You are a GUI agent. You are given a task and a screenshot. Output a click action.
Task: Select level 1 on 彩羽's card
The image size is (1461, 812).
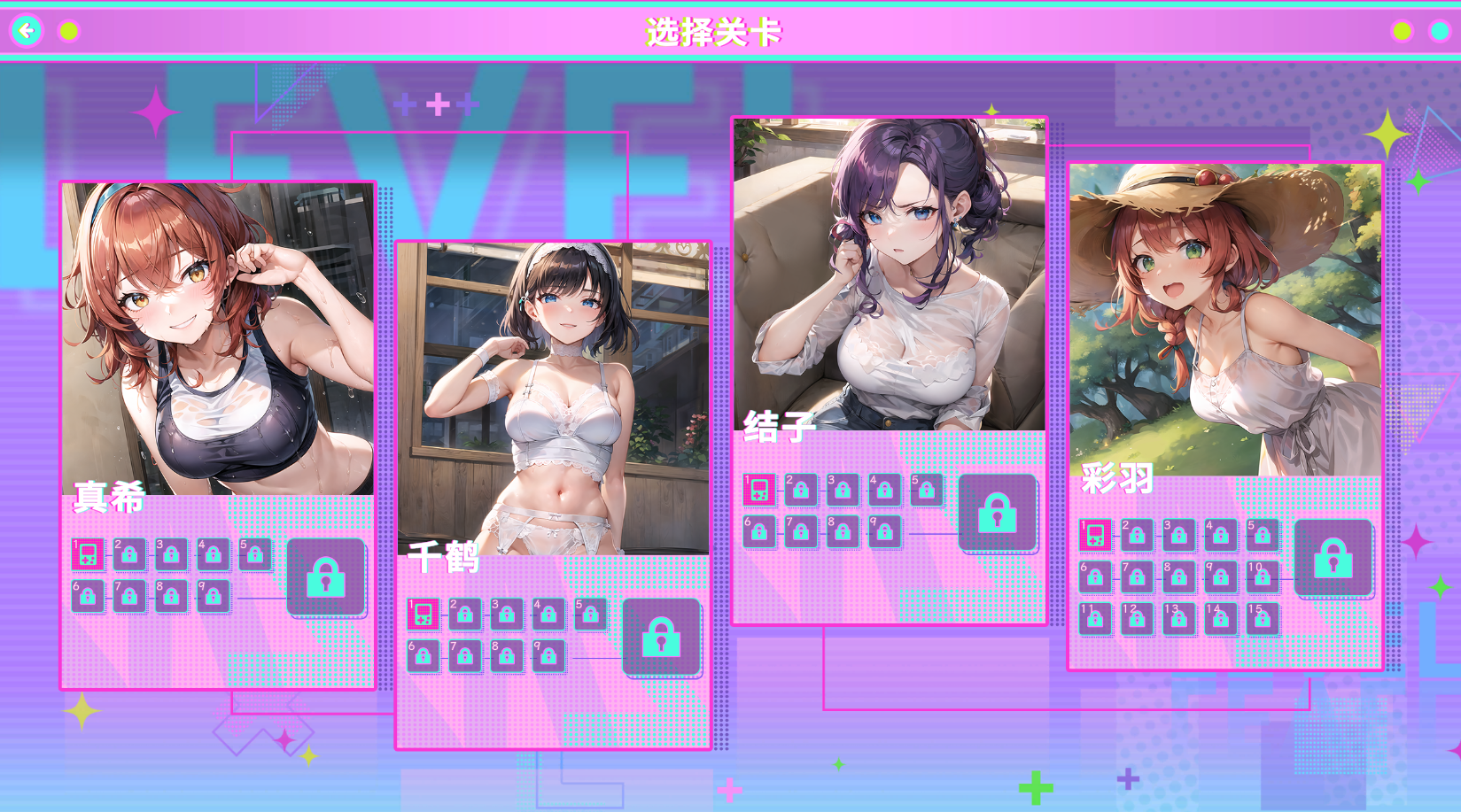coord(1094,536)
